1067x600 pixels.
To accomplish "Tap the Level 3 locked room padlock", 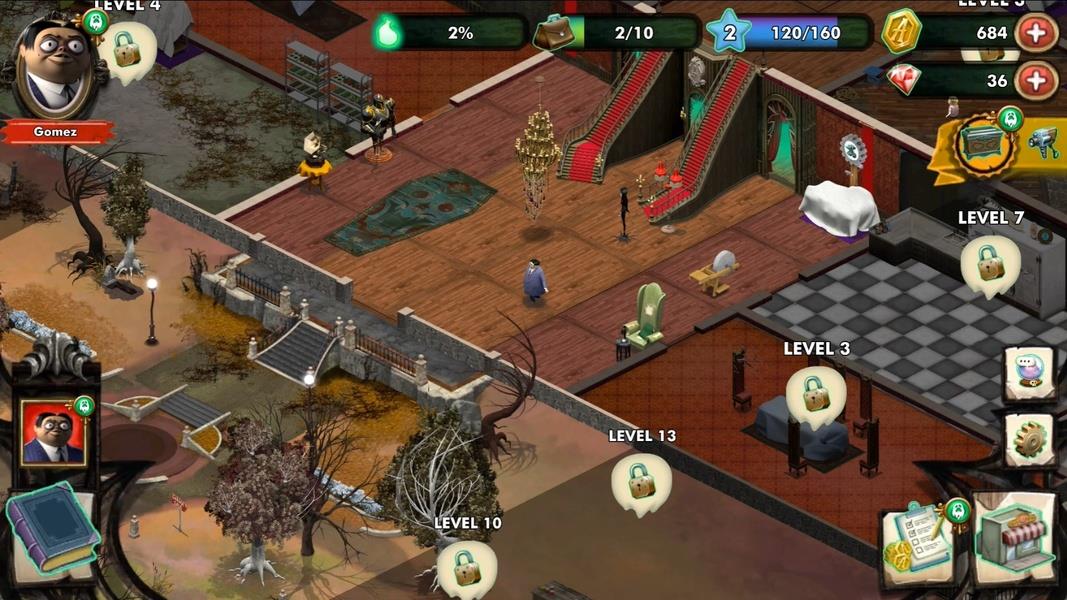I will pyautogui.click(x=816, y=393).
